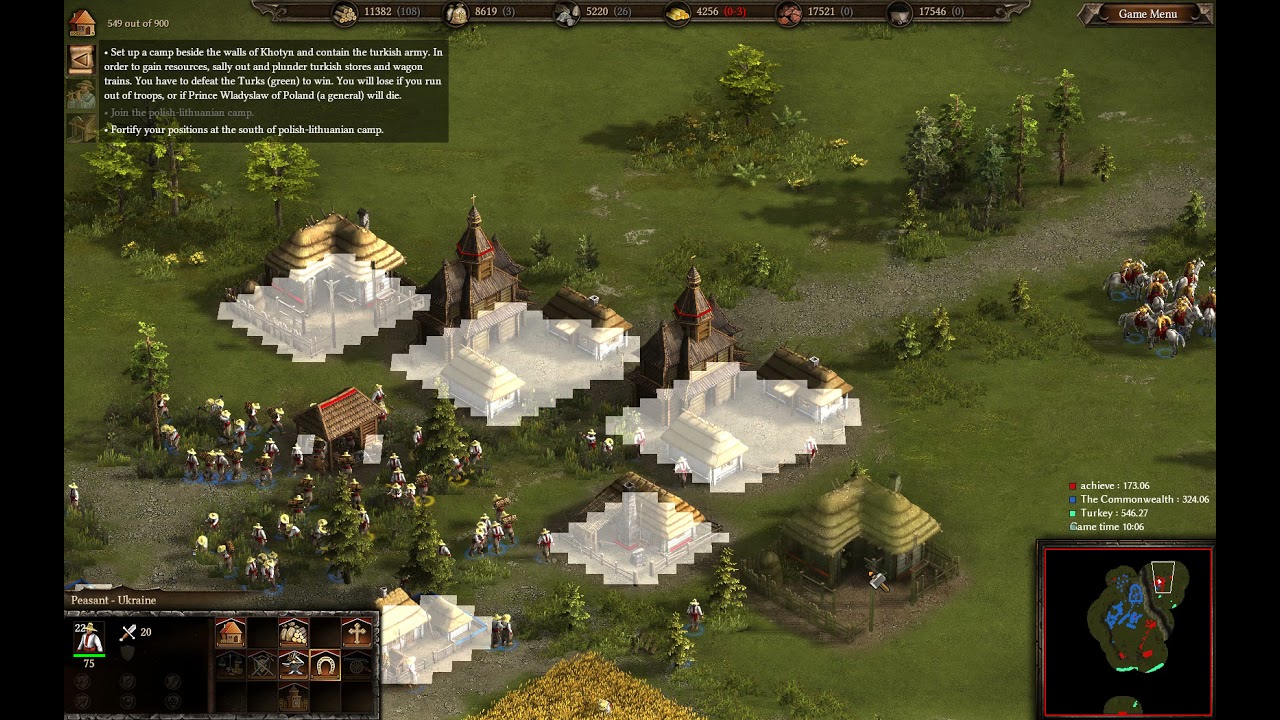
Task: Click the minimap
Action: (x=1127, y=632)
